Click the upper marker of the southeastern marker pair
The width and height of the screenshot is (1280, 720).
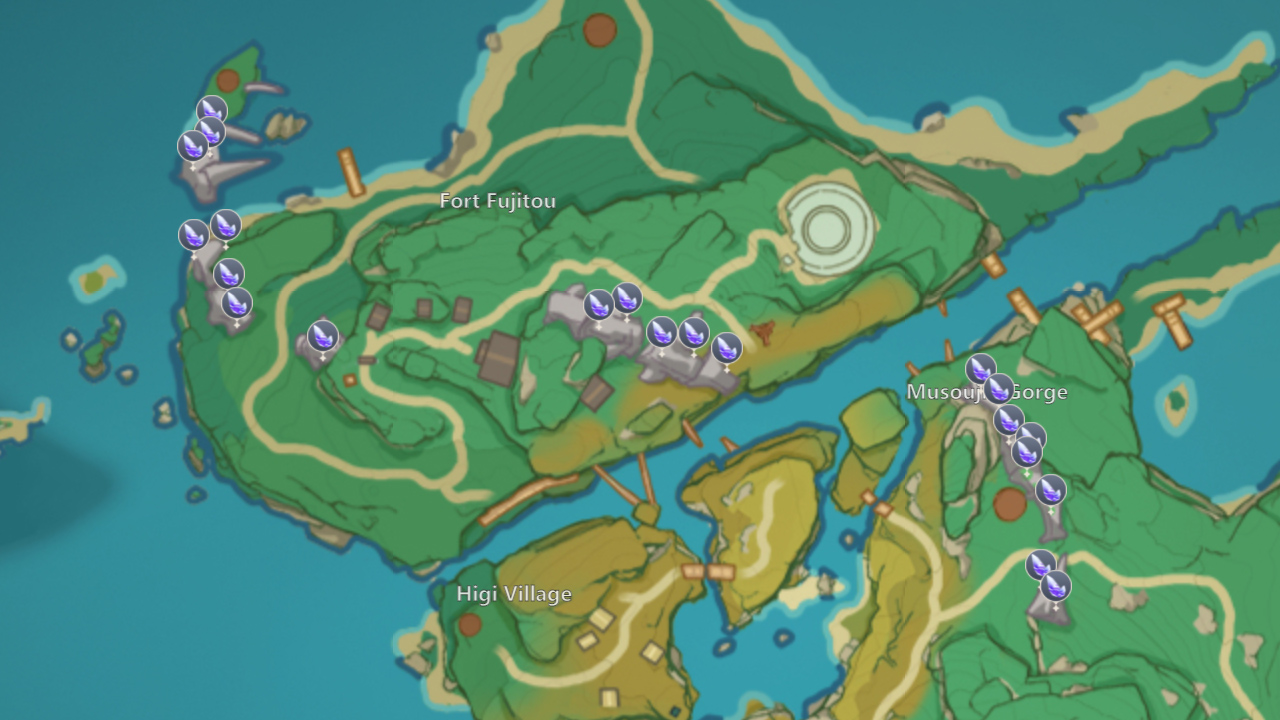(x=1040, y=566)
